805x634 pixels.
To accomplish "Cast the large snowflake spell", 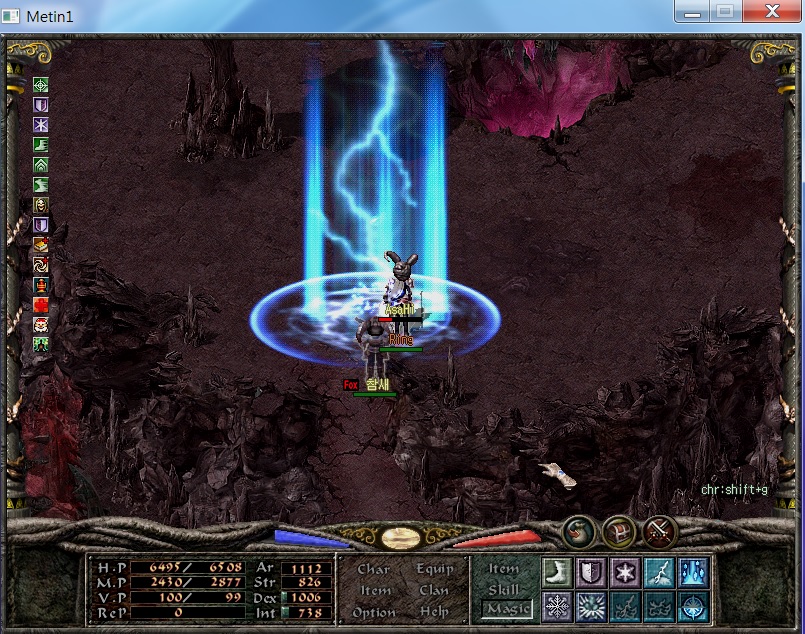I will (558, 606).
